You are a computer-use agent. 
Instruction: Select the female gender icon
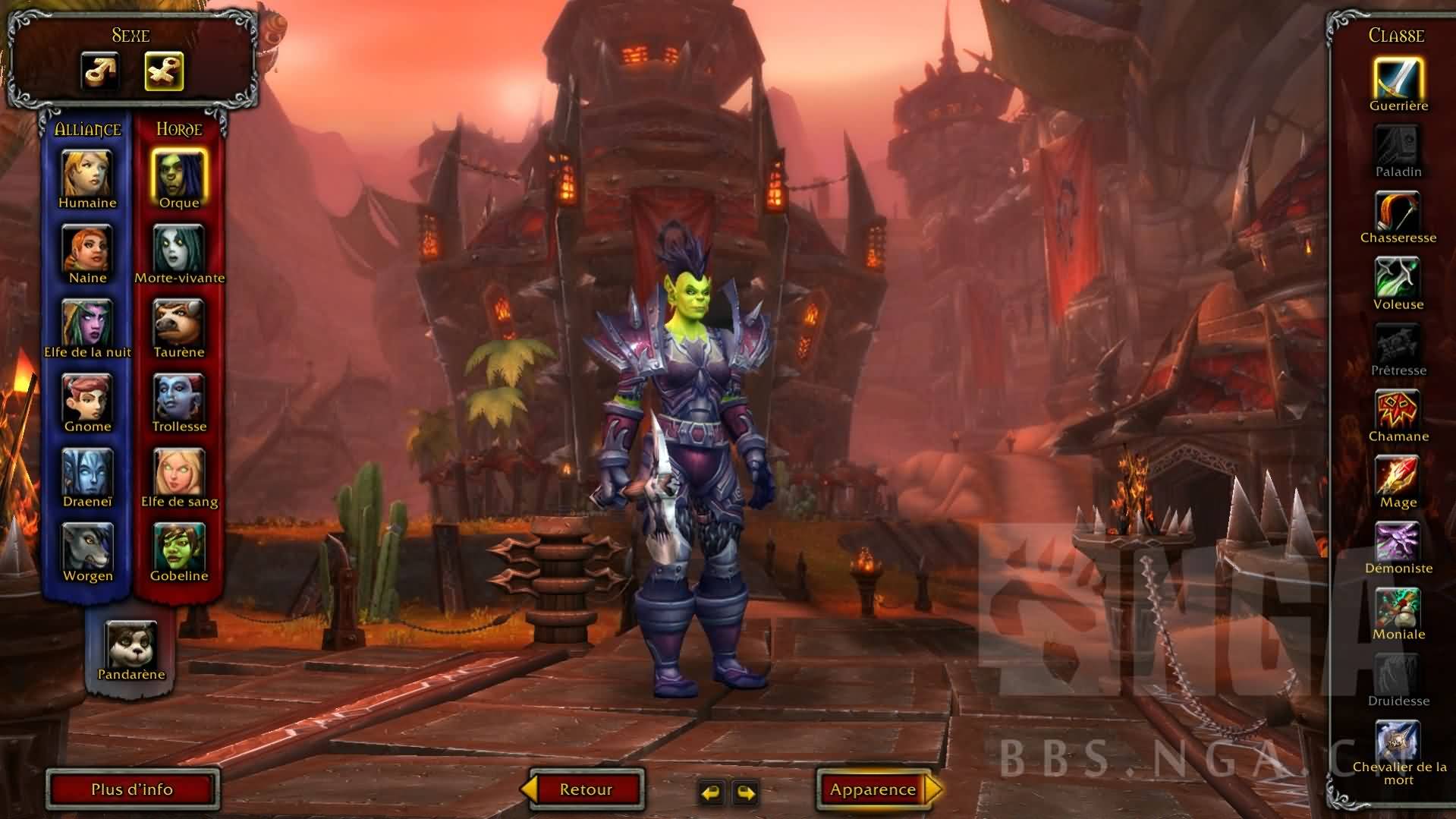pos(164,71)
